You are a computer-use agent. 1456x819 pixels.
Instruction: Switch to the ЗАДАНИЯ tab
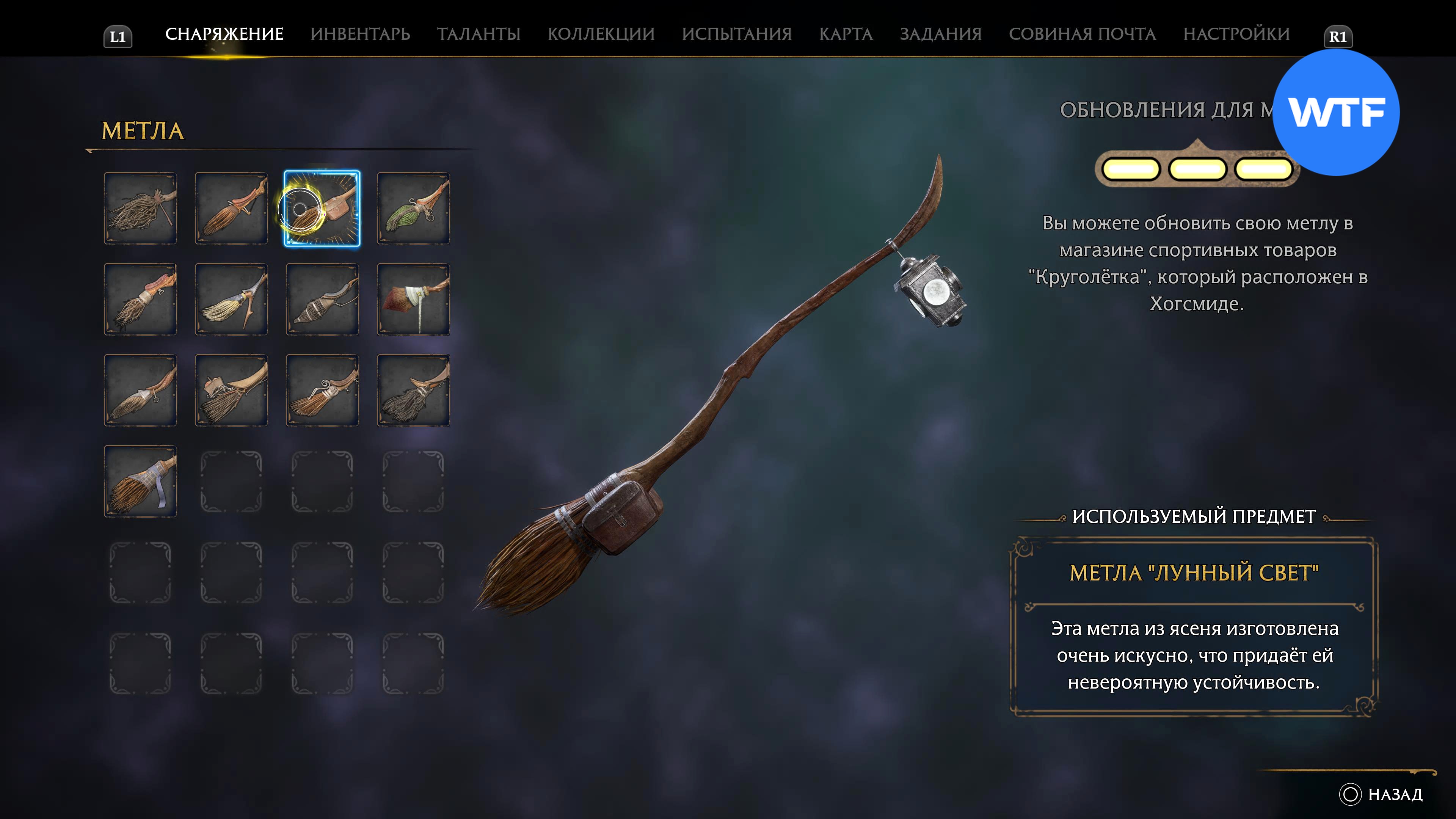point(940,34)
